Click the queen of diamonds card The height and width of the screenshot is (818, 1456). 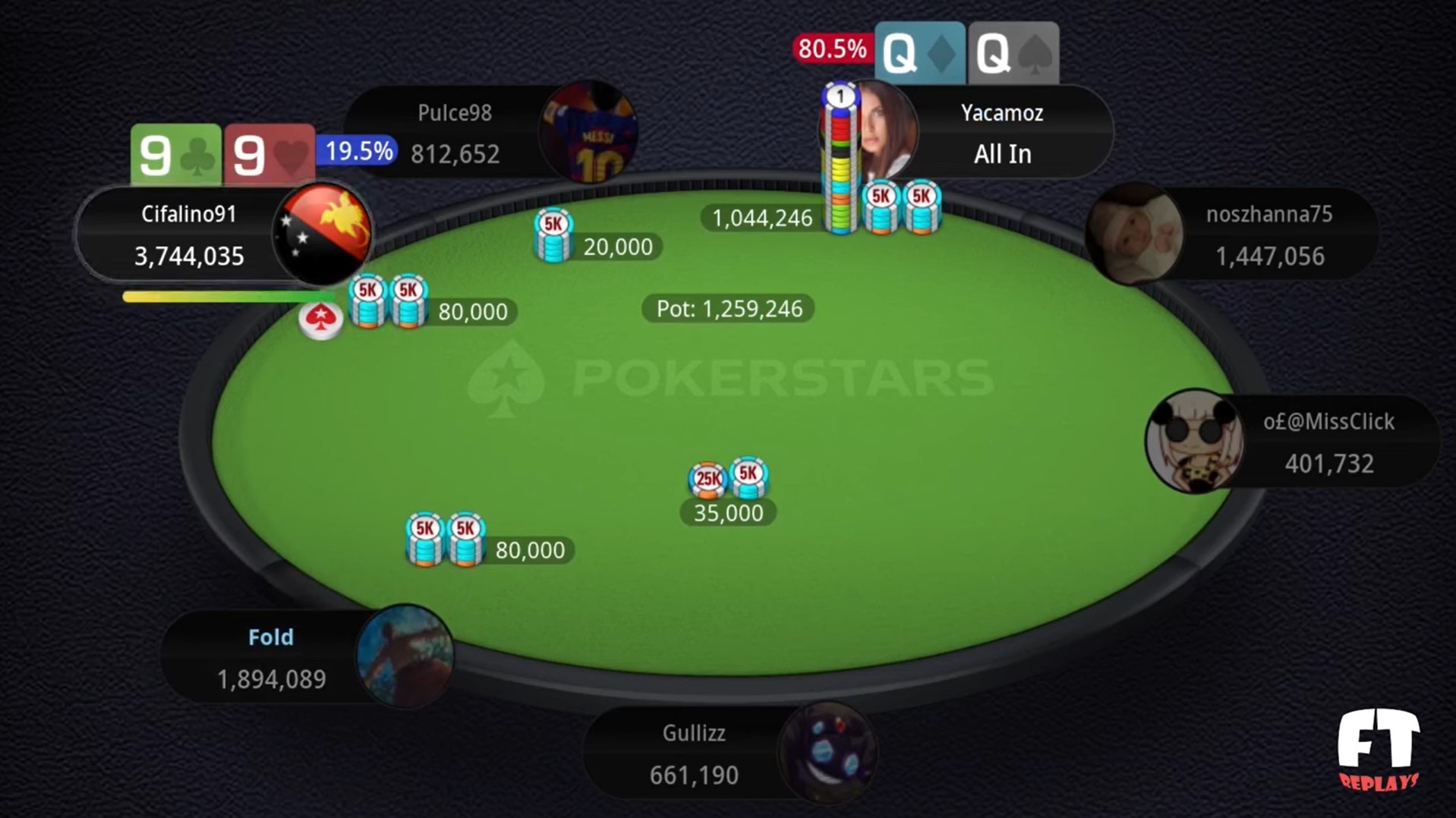click(919, 52)
